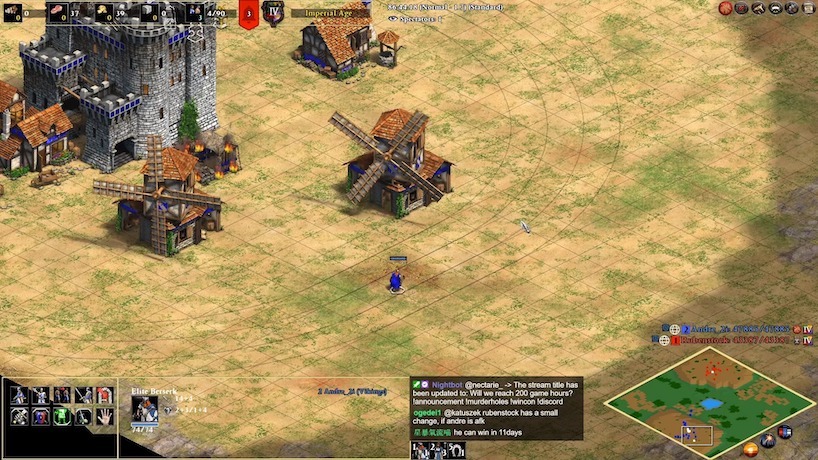The height and width of the screenshot is (460, 818).
Task: Click the orange sun button near minimap
Action: click(x=750, y=448)
